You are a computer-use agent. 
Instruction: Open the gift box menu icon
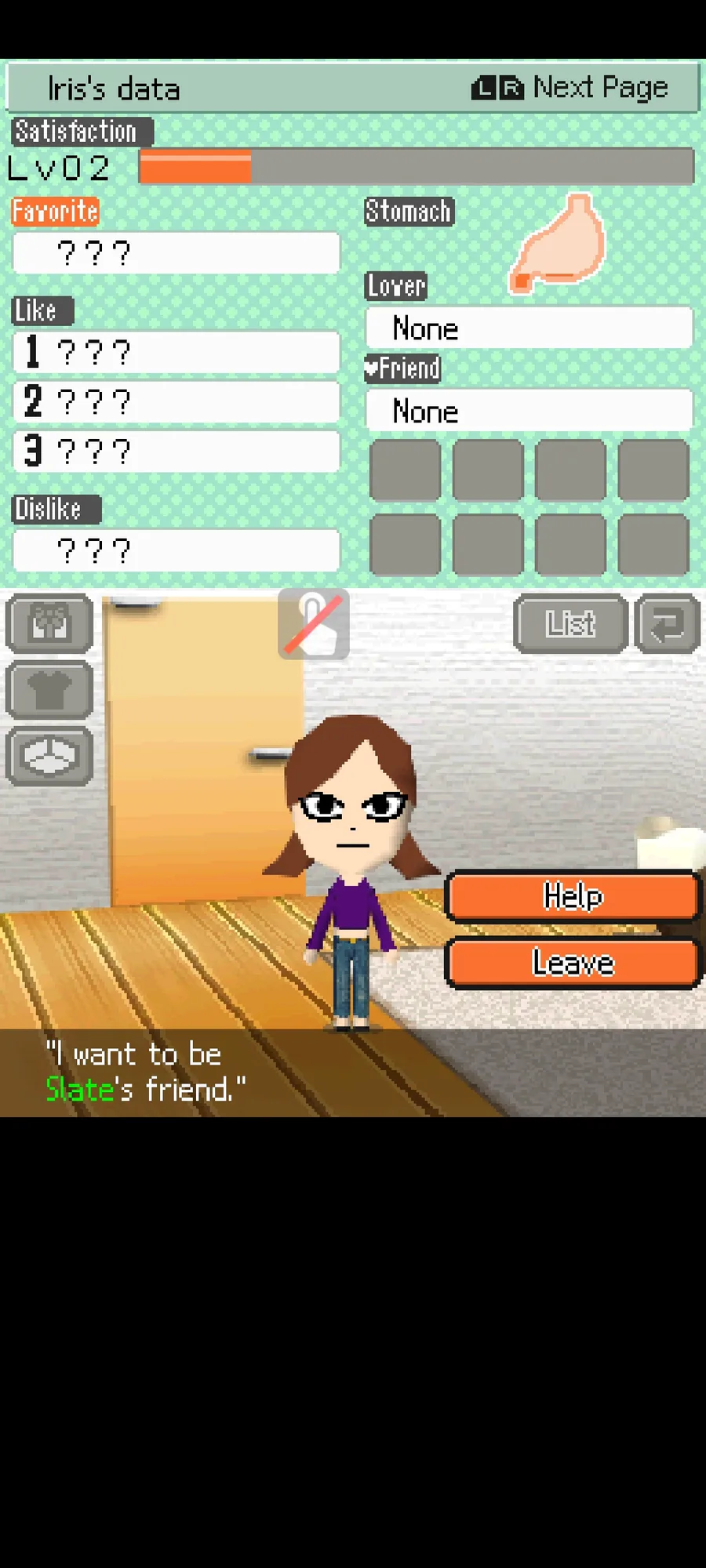49,624
